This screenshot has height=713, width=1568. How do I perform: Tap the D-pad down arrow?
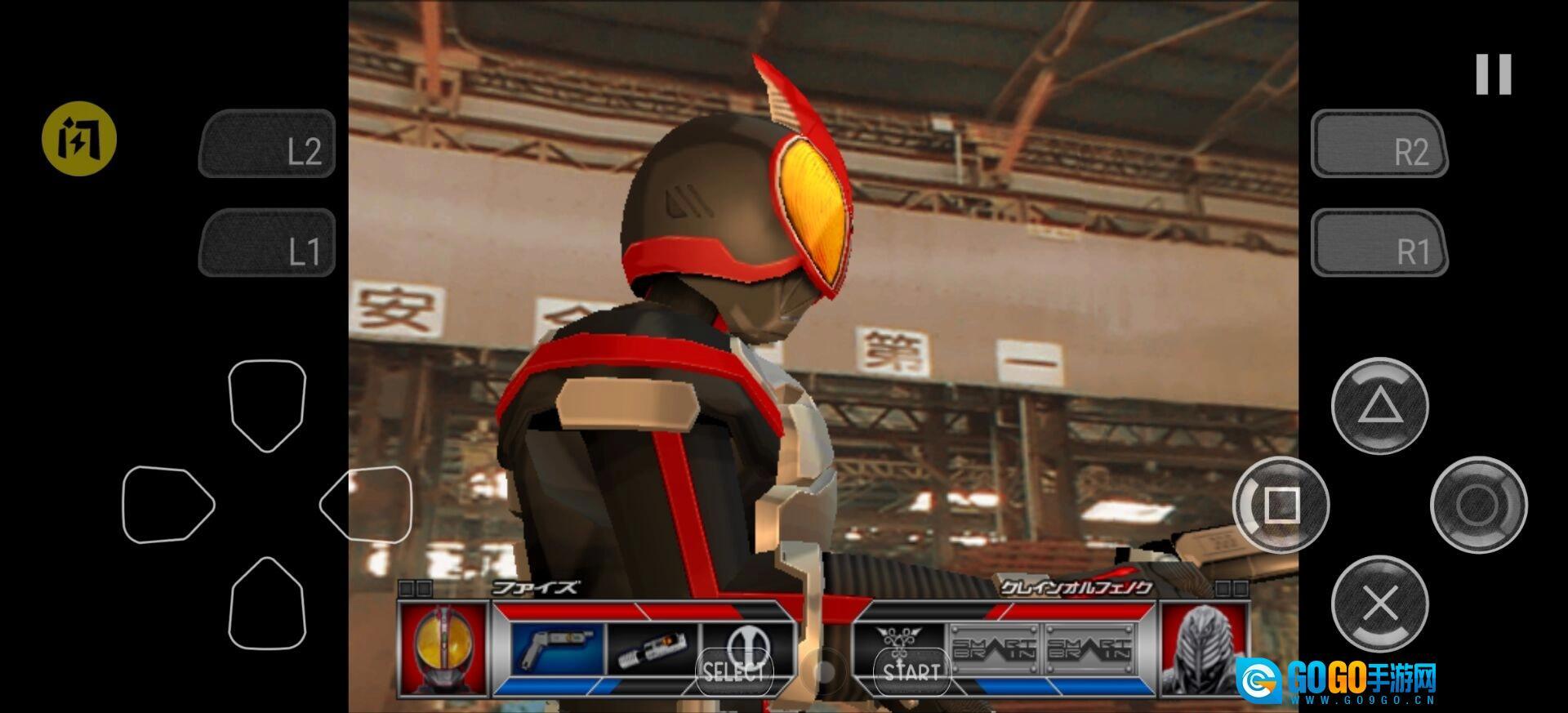pos(267,604)
